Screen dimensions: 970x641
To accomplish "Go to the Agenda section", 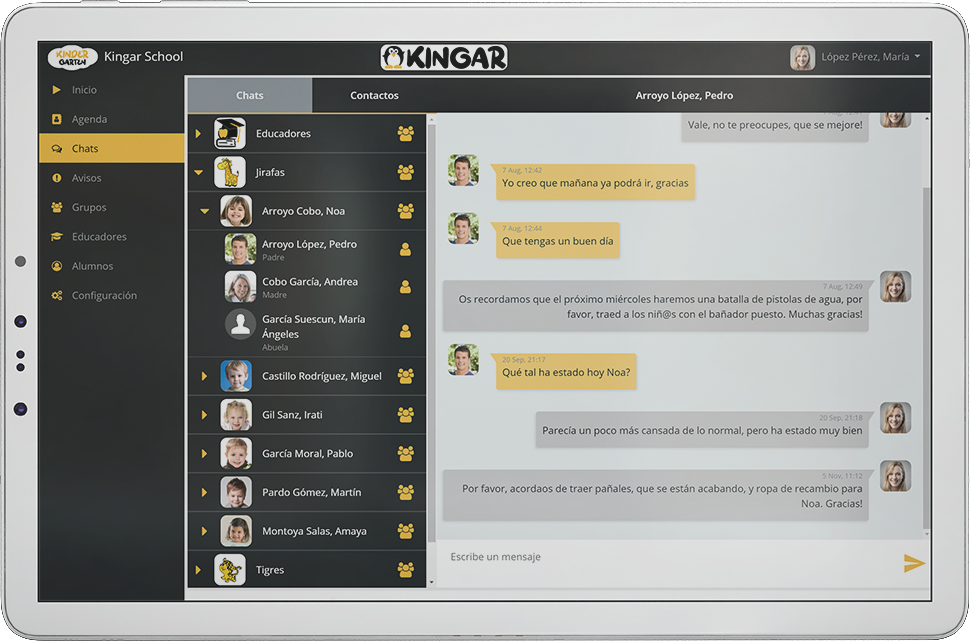I will [x=89, y=119].
